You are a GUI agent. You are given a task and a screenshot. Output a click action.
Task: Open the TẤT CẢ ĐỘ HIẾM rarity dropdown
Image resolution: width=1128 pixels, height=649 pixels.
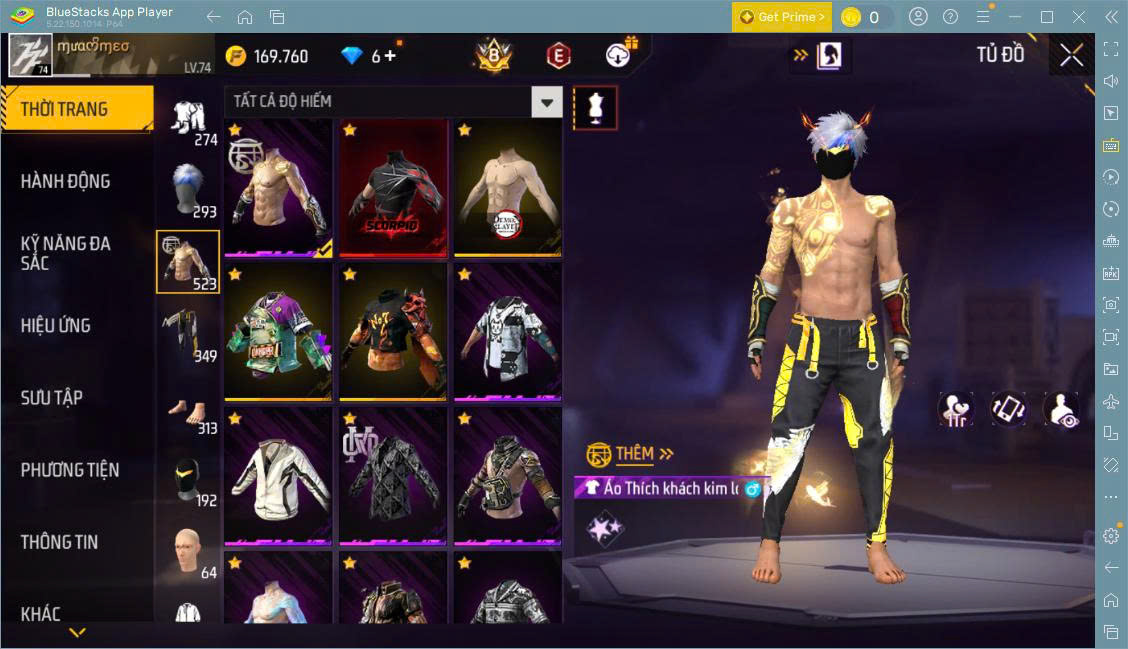(x=546, y=101)
